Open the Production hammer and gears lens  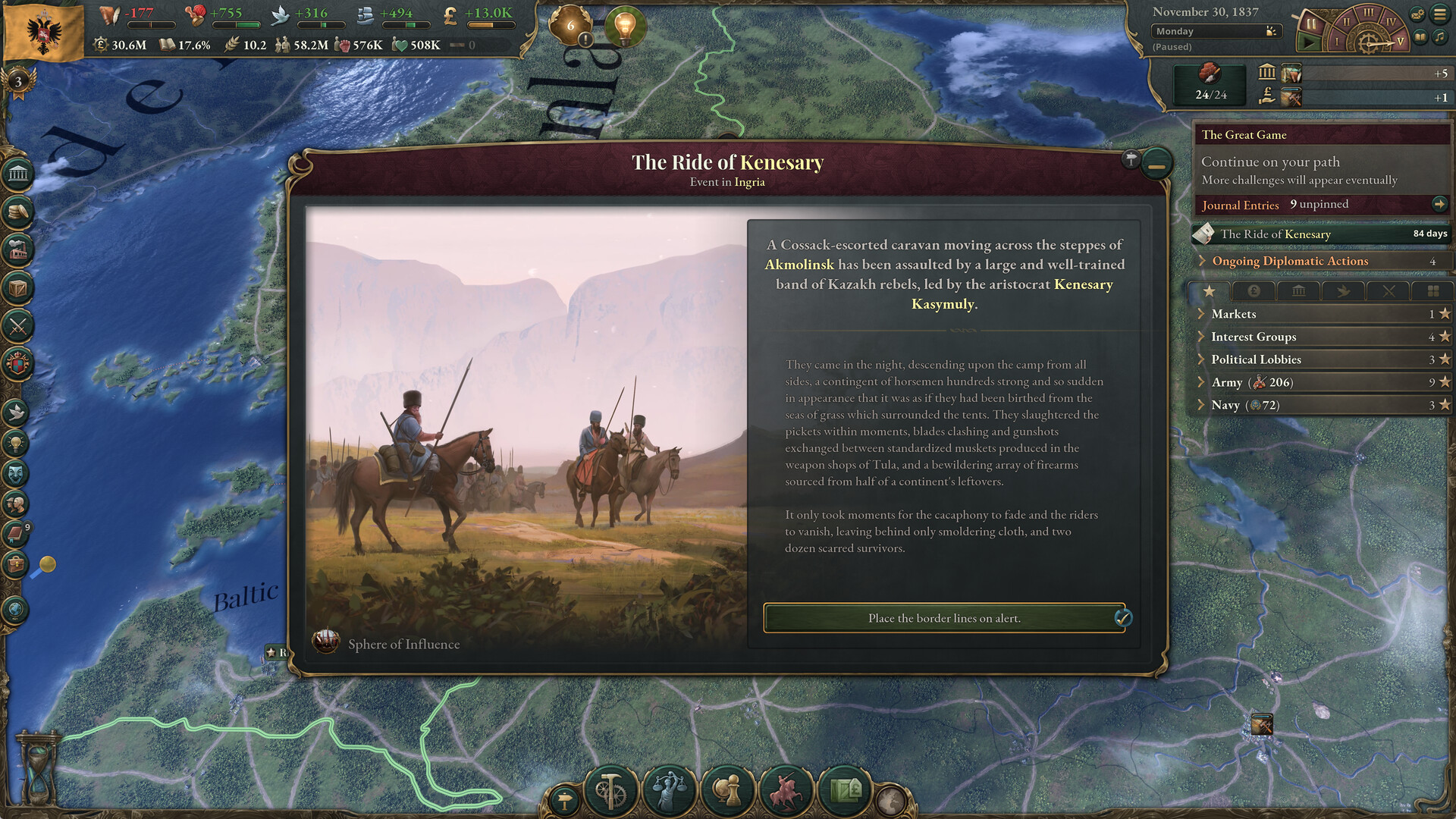coord(610,791)
